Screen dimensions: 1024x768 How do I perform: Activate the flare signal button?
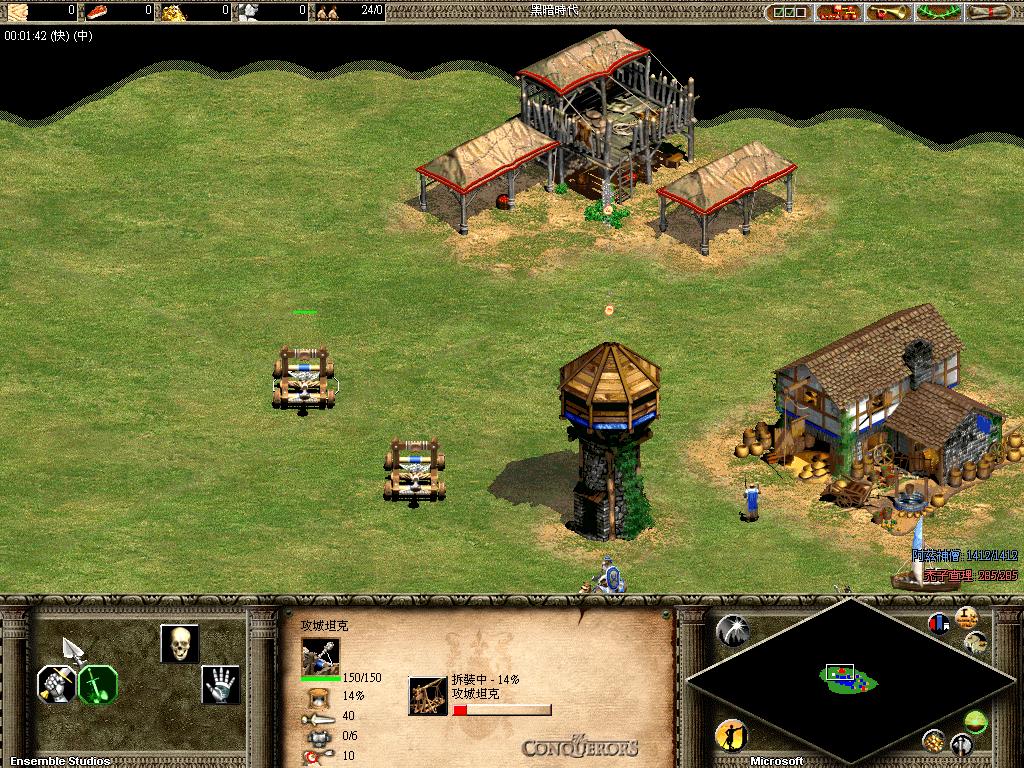(x=732, y=631)
